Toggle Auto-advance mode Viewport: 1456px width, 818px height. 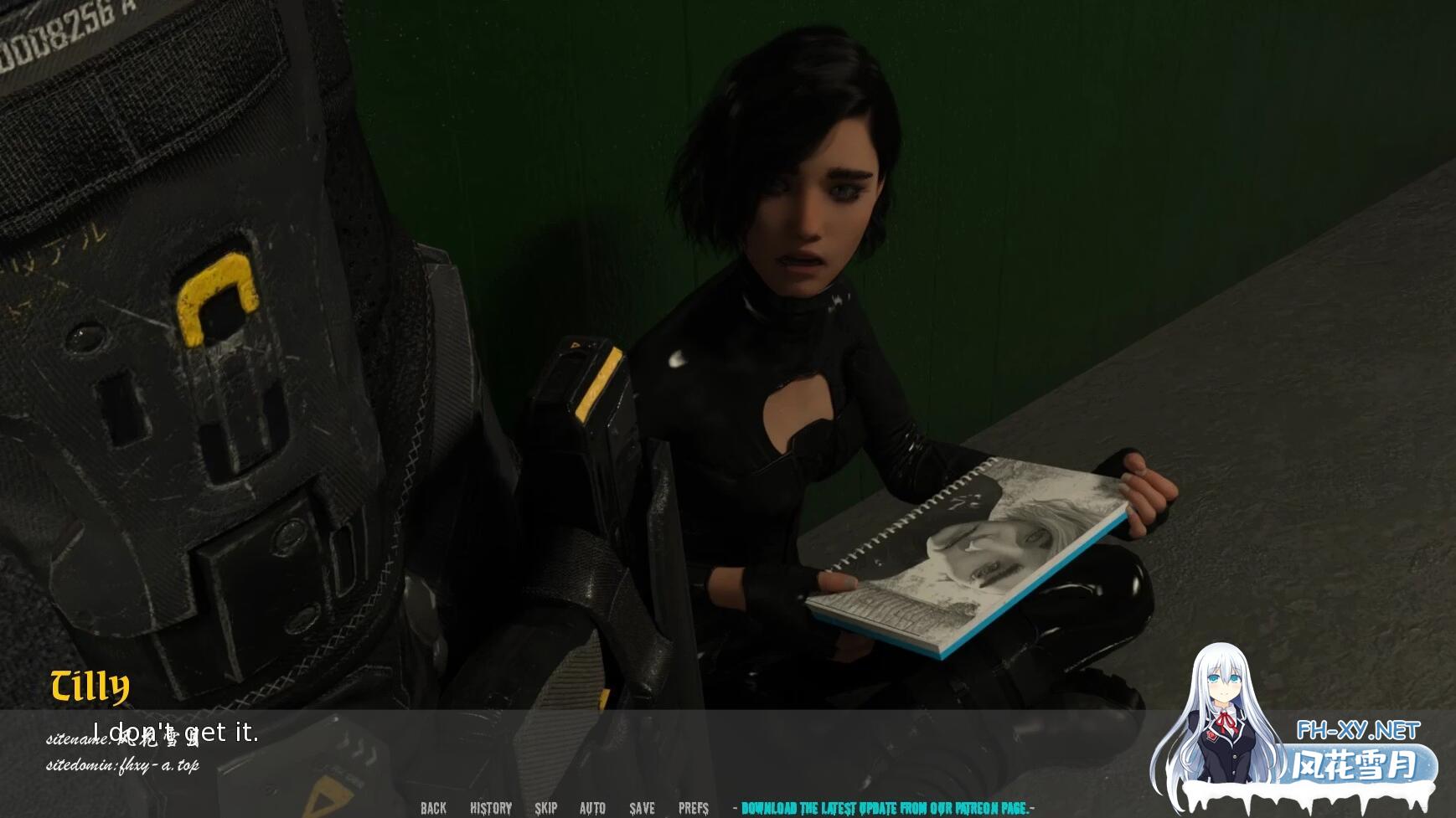592,808
